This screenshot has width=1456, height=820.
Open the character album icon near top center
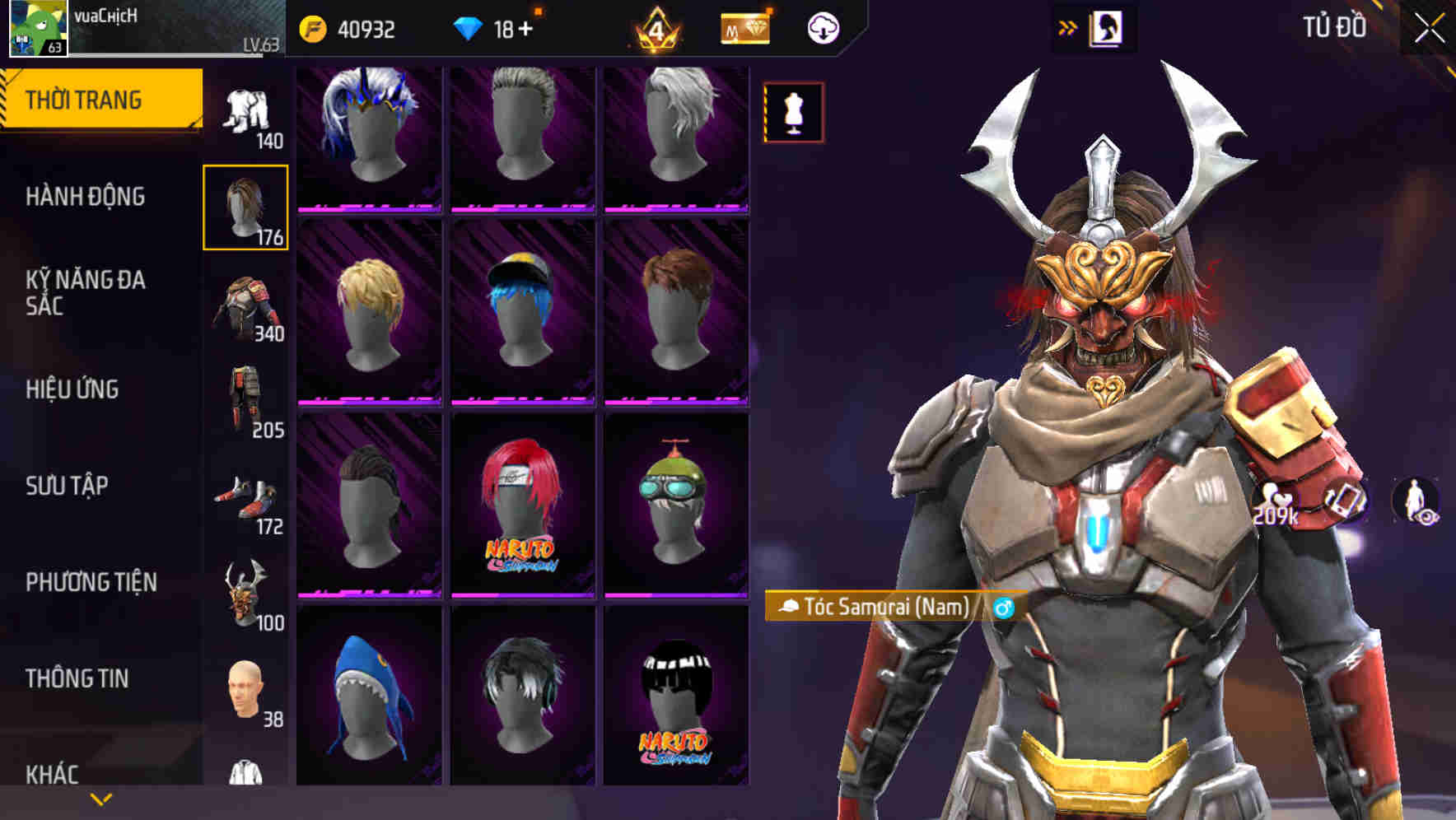(1107, 27)
